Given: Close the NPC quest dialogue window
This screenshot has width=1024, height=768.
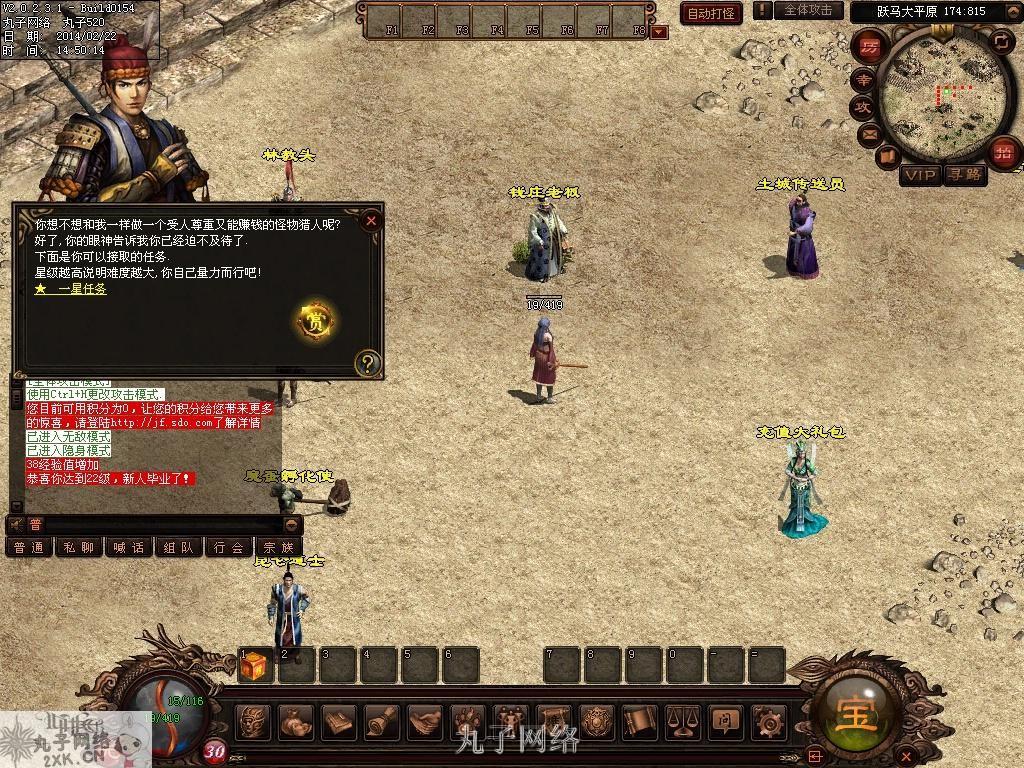Looking at the screenshot, I should tap(371, 220).
